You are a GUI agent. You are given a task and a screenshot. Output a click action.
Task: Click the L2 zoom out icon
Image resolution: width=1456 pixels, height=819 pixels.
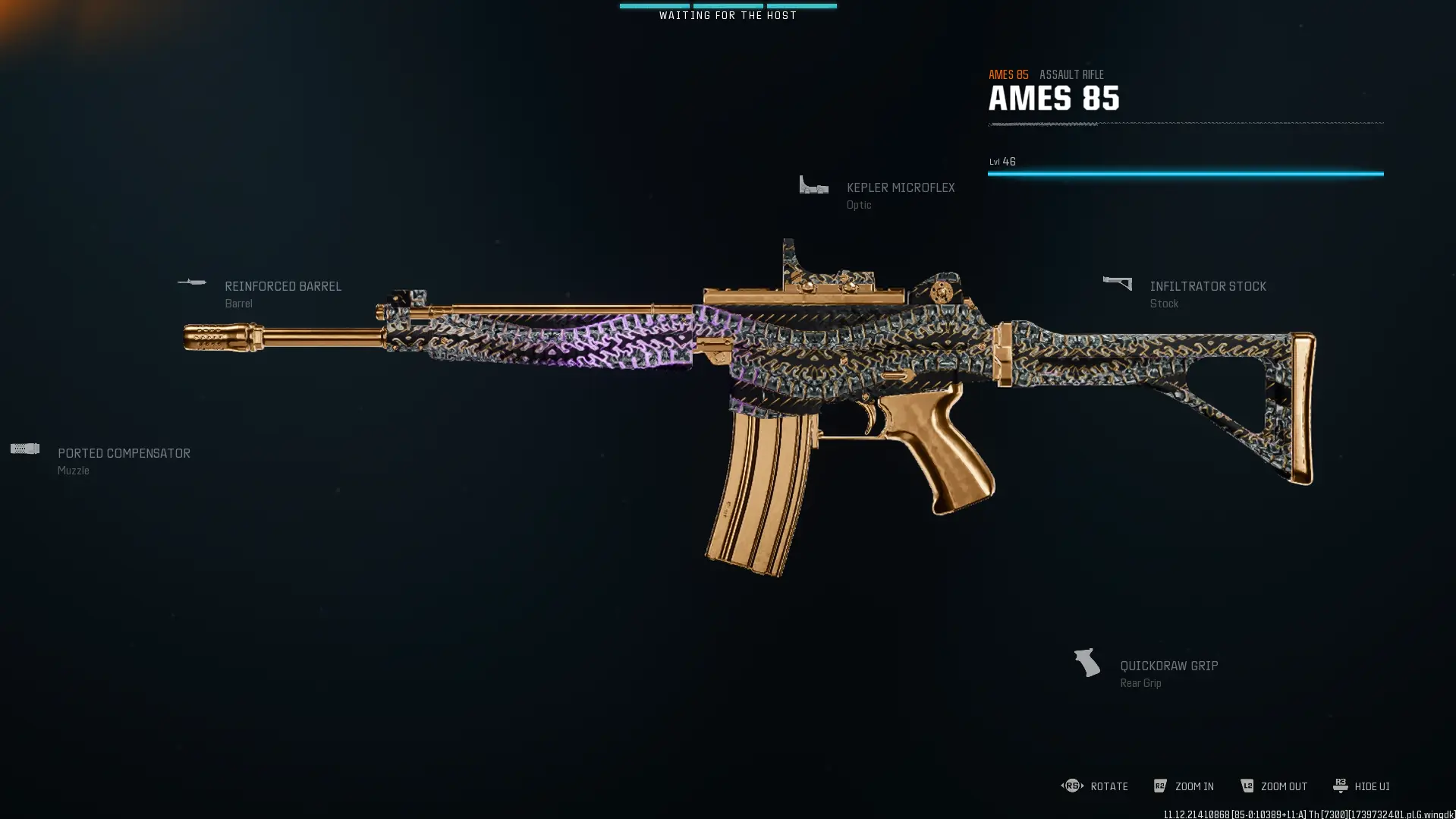(x=1247, y=786)
